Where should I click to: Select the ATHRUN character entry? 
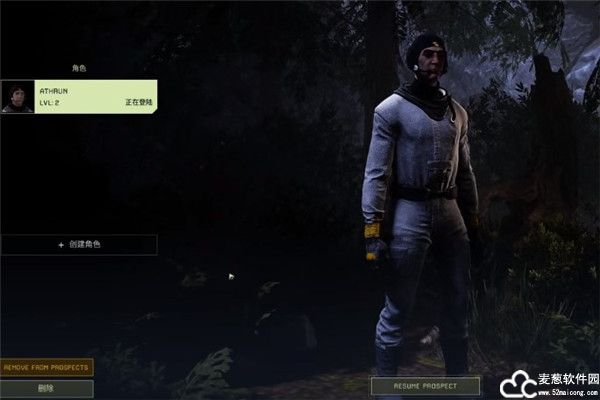point(97,96)
